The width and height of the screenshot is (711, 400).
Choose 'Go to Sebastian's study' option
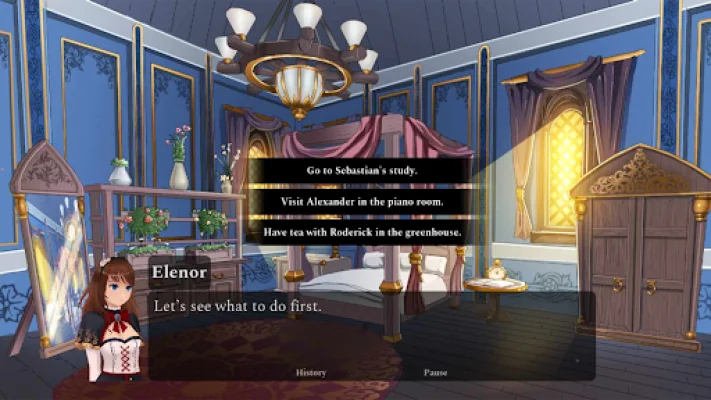(361, 170)
